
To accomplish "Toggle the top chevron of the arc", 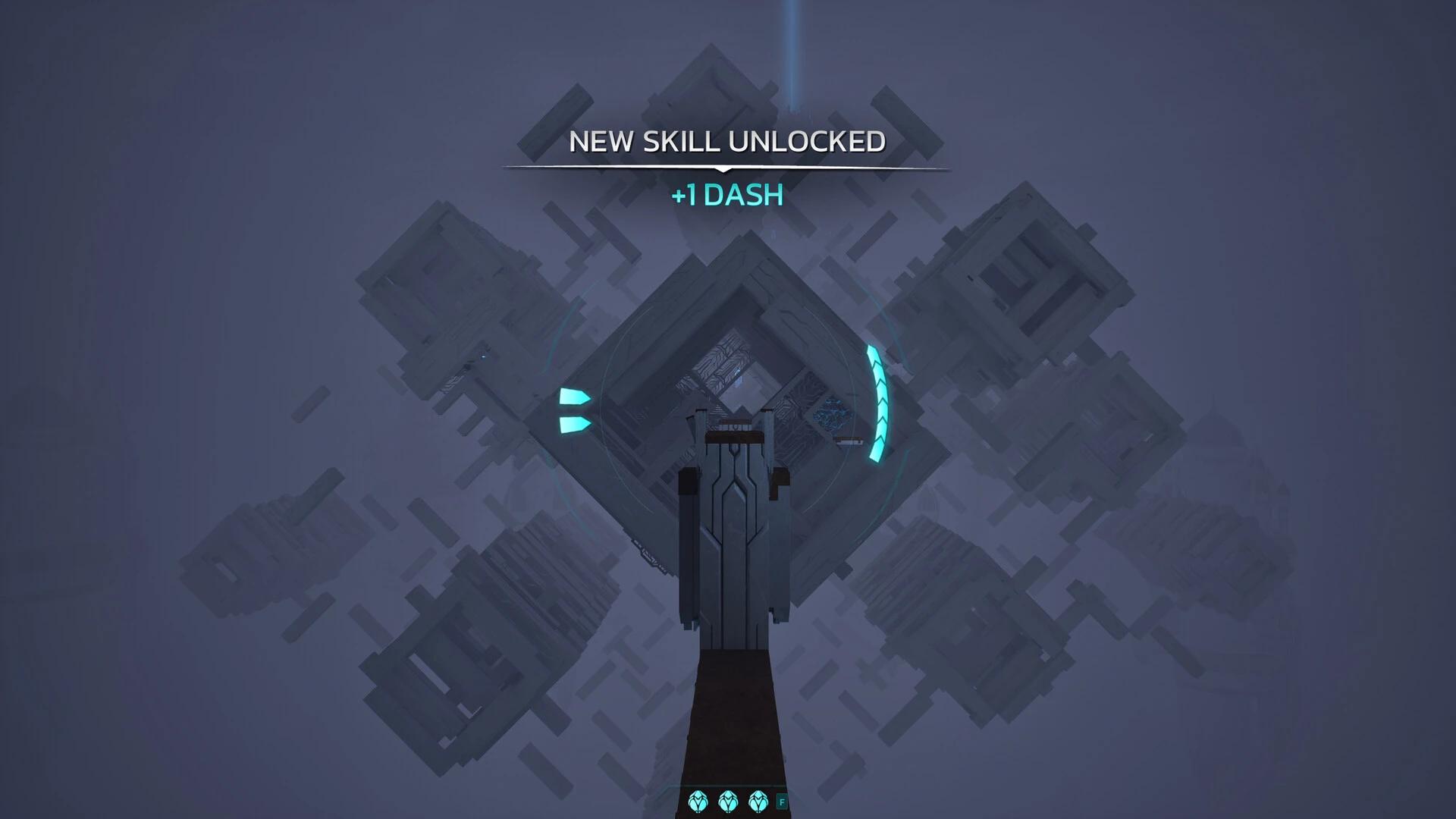I will [x=874, y=356].
